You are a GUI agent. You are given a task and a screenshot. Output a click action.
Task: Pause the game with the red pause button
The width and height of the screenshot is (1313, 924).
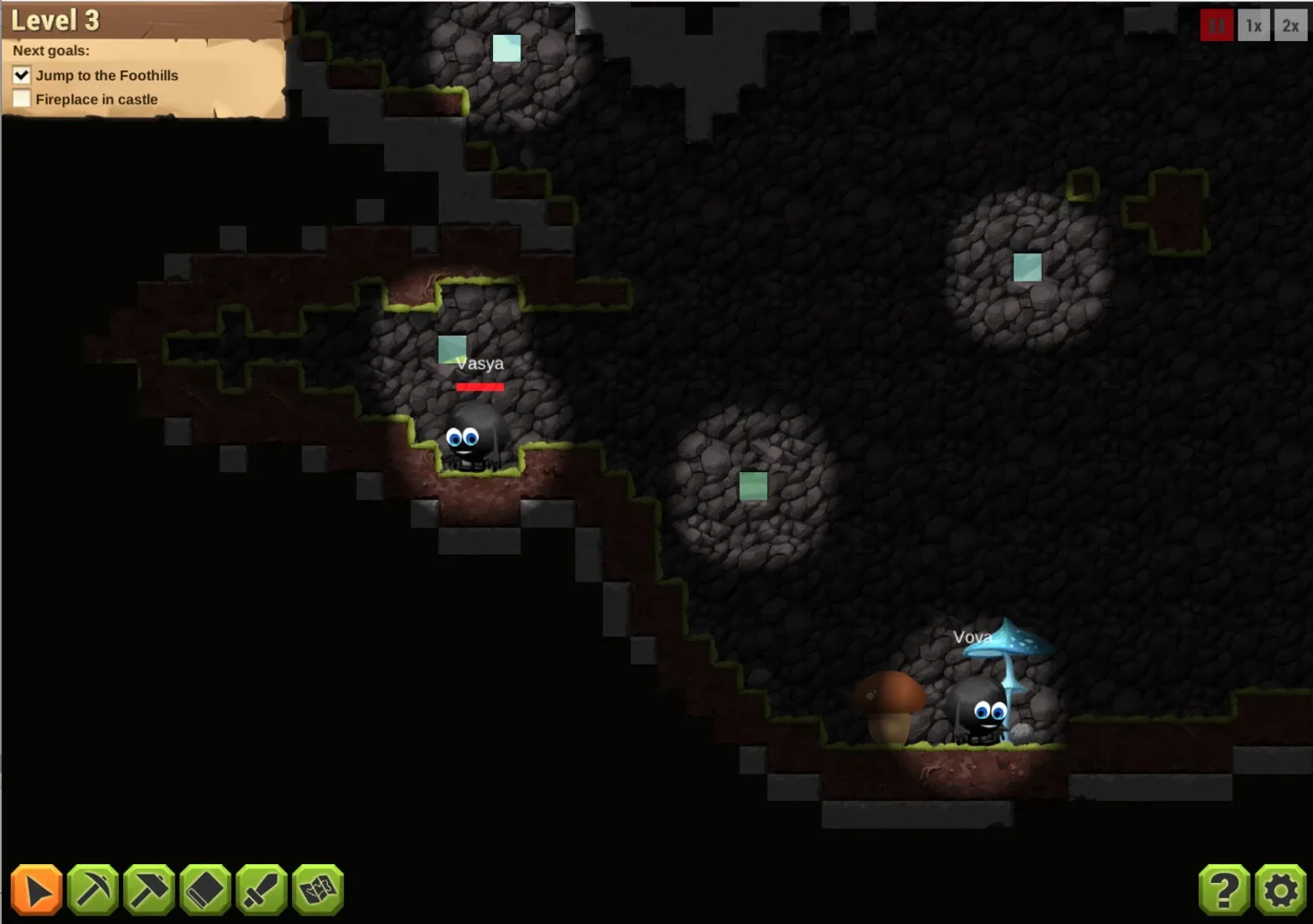[x=1216, y=25]
